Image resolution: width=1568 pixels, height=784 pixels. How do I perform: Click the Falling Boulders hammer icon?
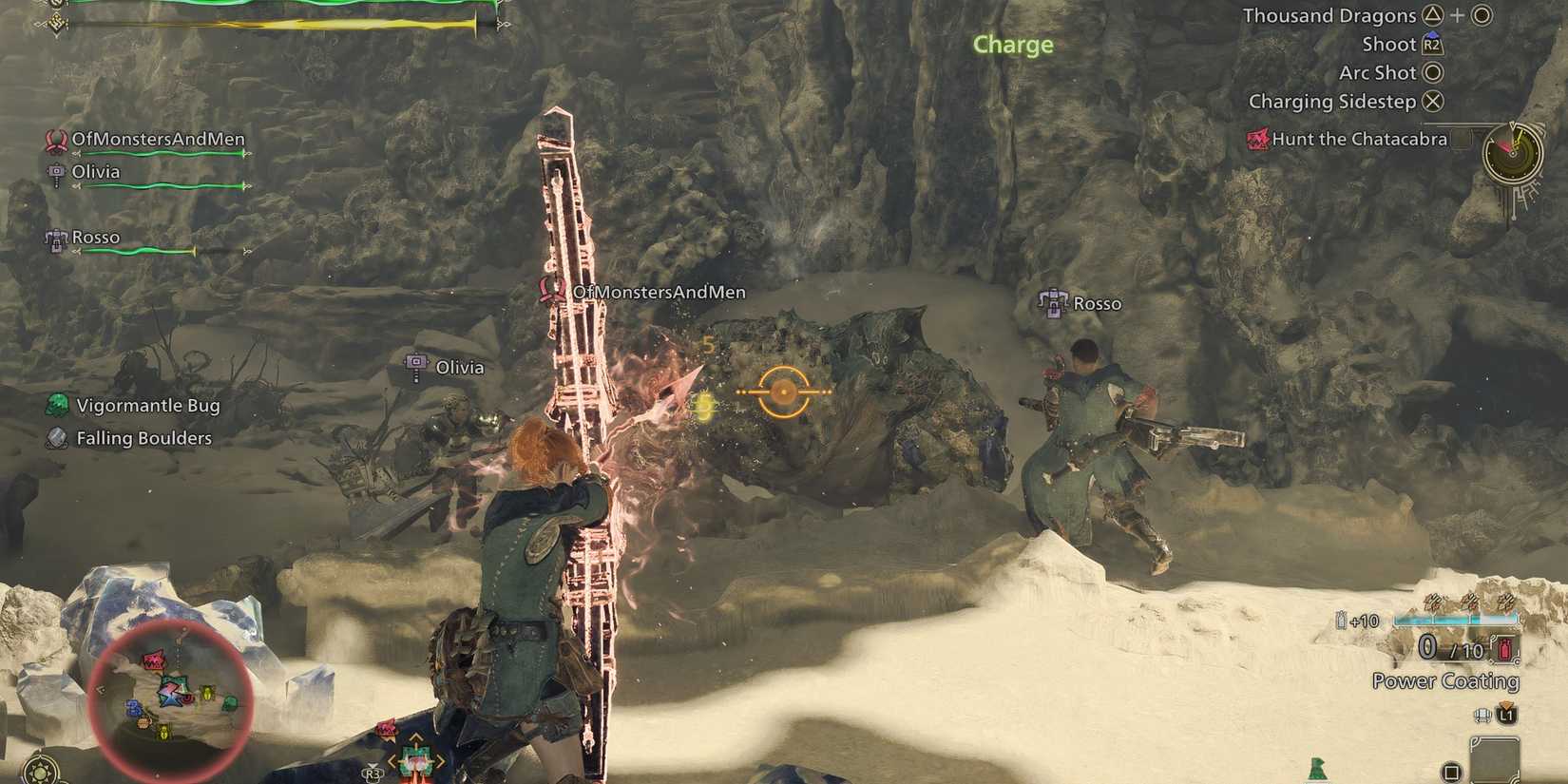coord(54,438)
